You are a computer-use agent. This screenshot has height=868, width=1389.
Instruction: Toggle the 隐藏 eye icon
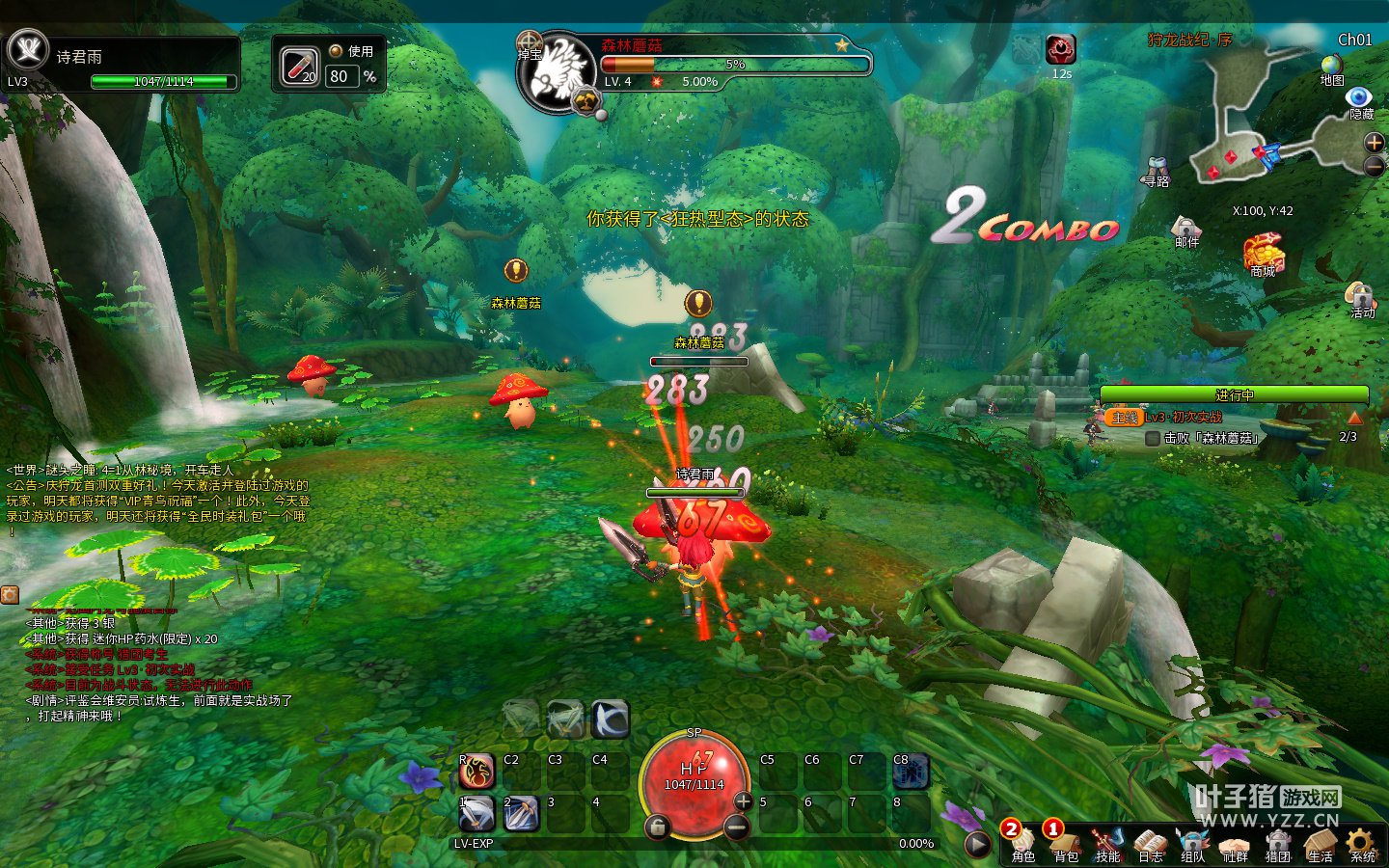pyautogui.click(x=1359, y=97)
